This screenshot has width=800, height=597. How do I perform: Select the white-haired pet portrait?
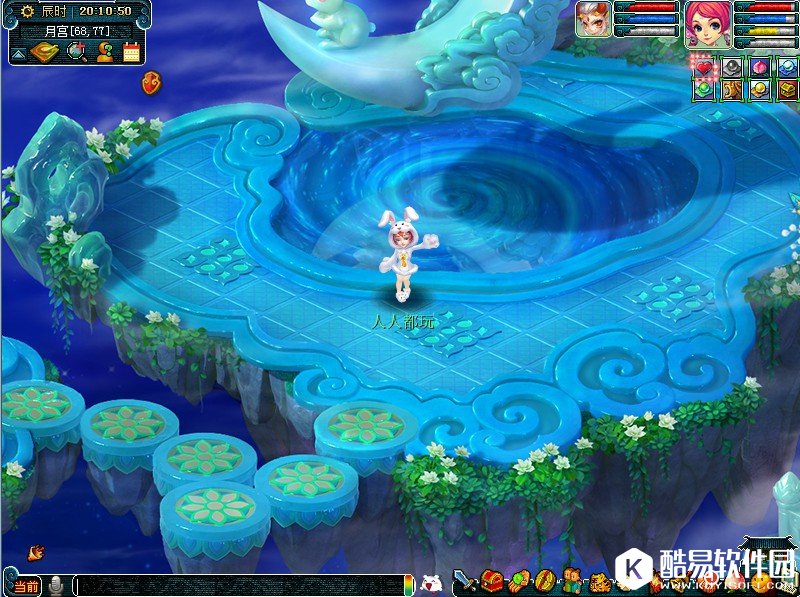point(594,19)
